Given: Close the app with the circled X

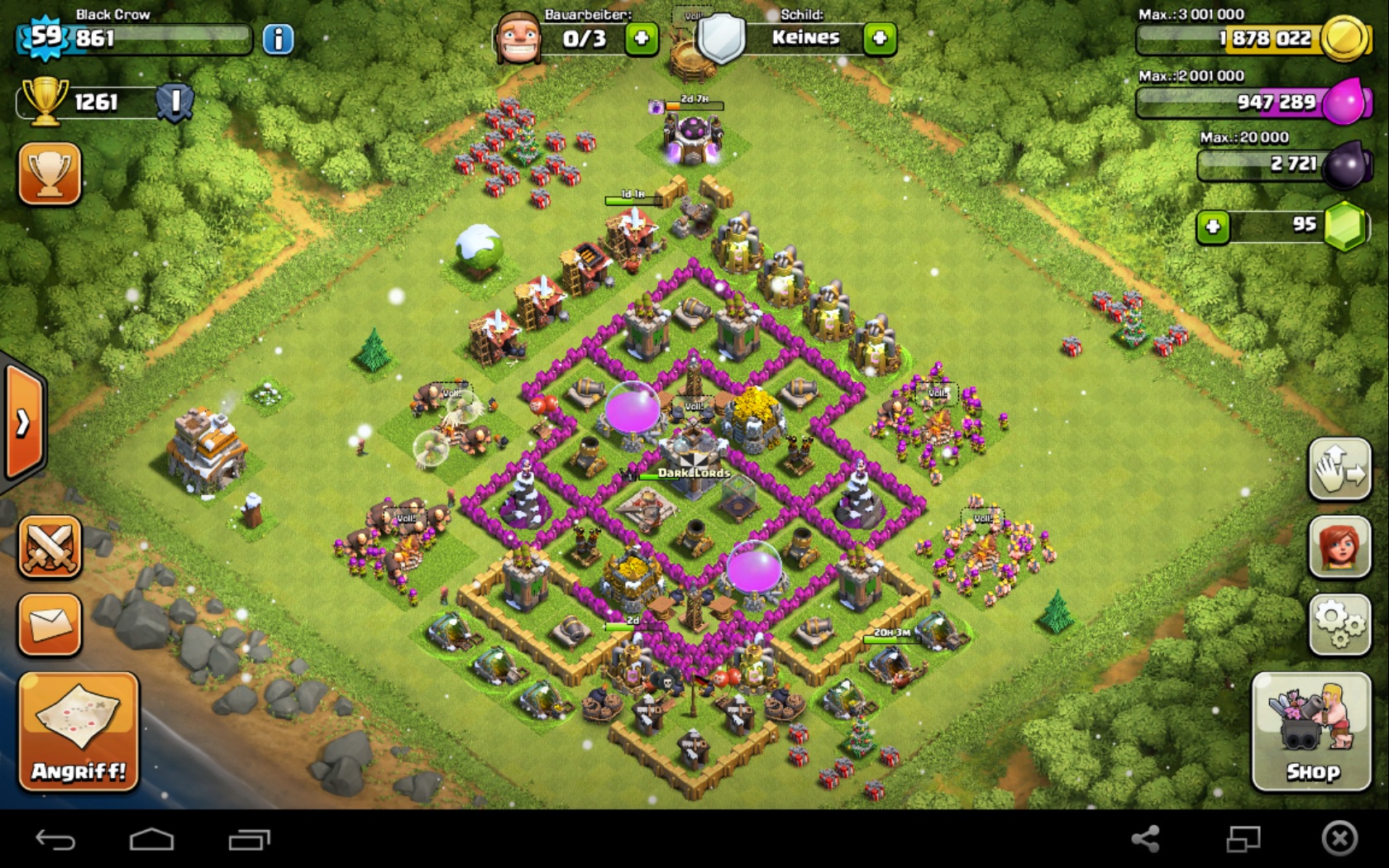Looking at the screenshot, I should click(1339, 839).
